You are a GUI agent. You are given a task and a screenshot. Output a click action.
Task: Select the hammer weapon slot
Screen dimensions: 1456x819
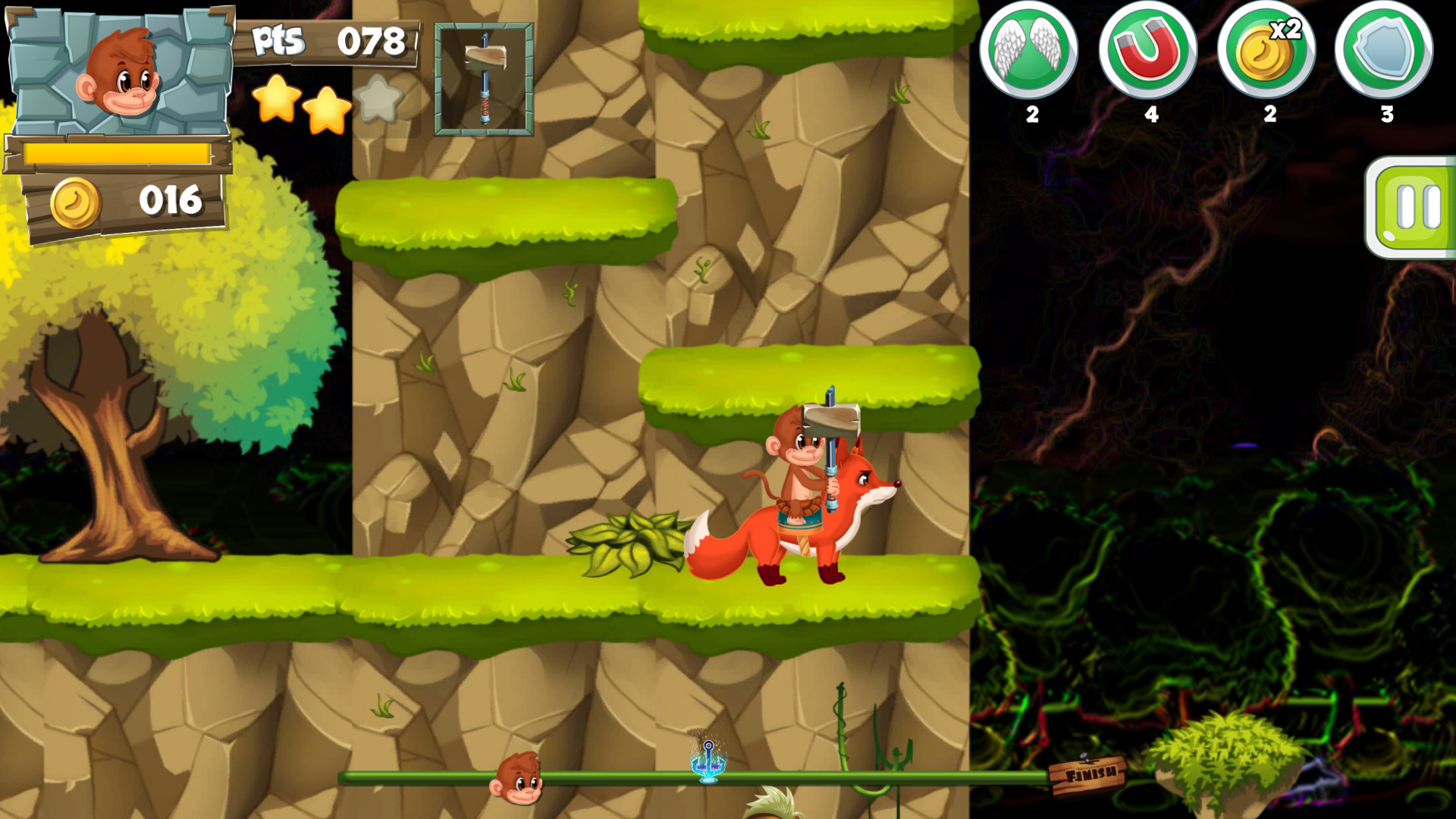point(483,80)
